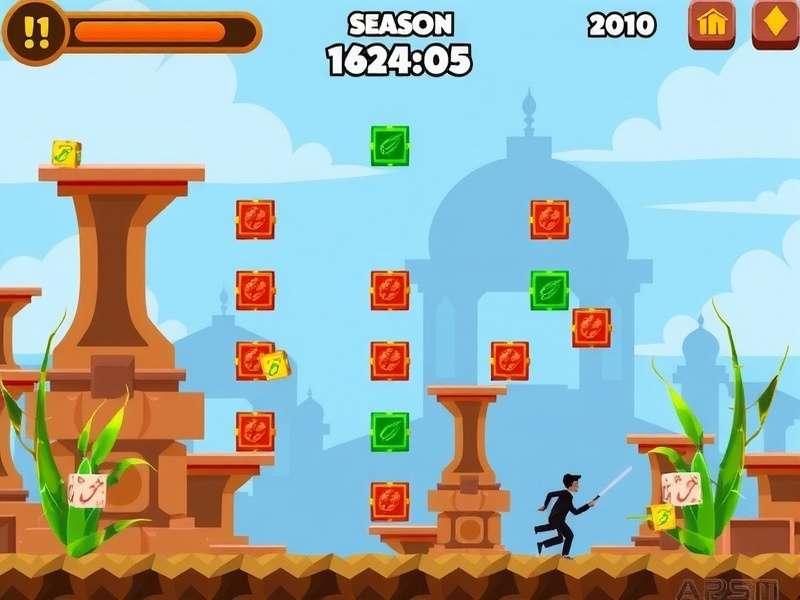Click the home button
Viewport: 800px width, 600px height.
[x=711, y=24]
